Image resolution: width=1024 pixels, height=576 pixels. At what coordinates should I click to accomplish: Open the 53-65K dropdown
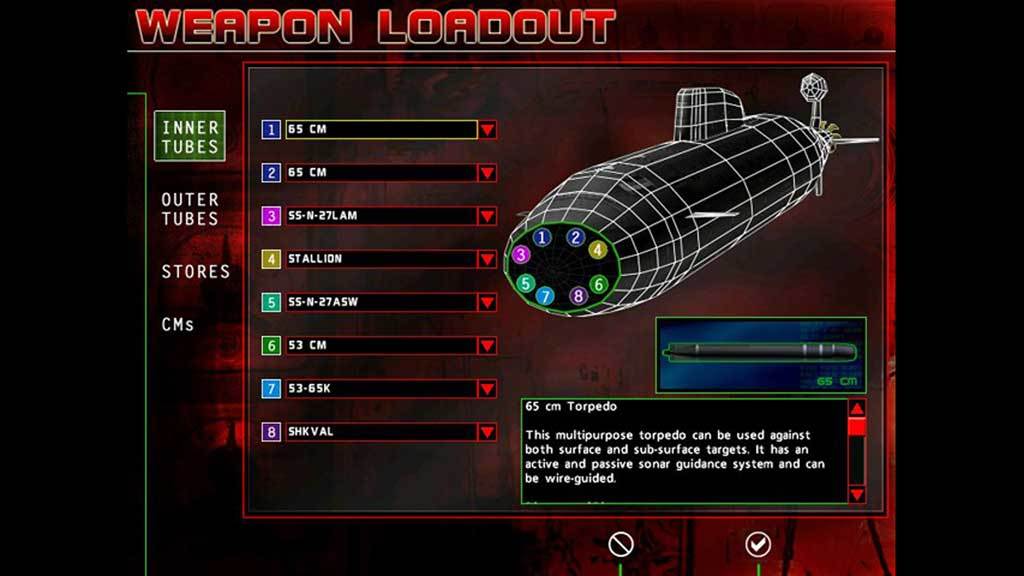pos(487,389)
